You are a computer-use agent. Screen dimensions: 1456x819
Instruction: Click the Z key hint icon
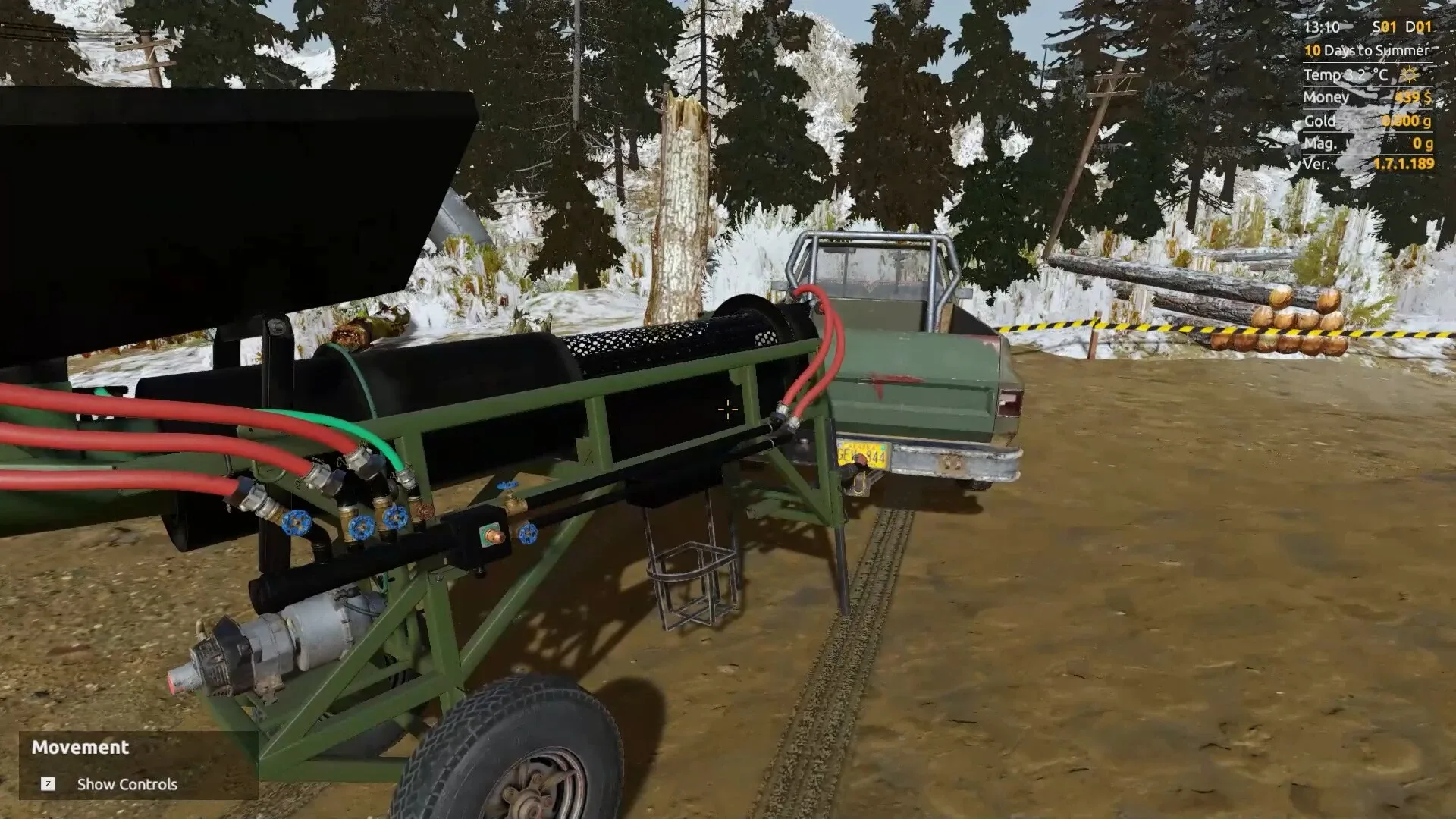pos(49,785)
